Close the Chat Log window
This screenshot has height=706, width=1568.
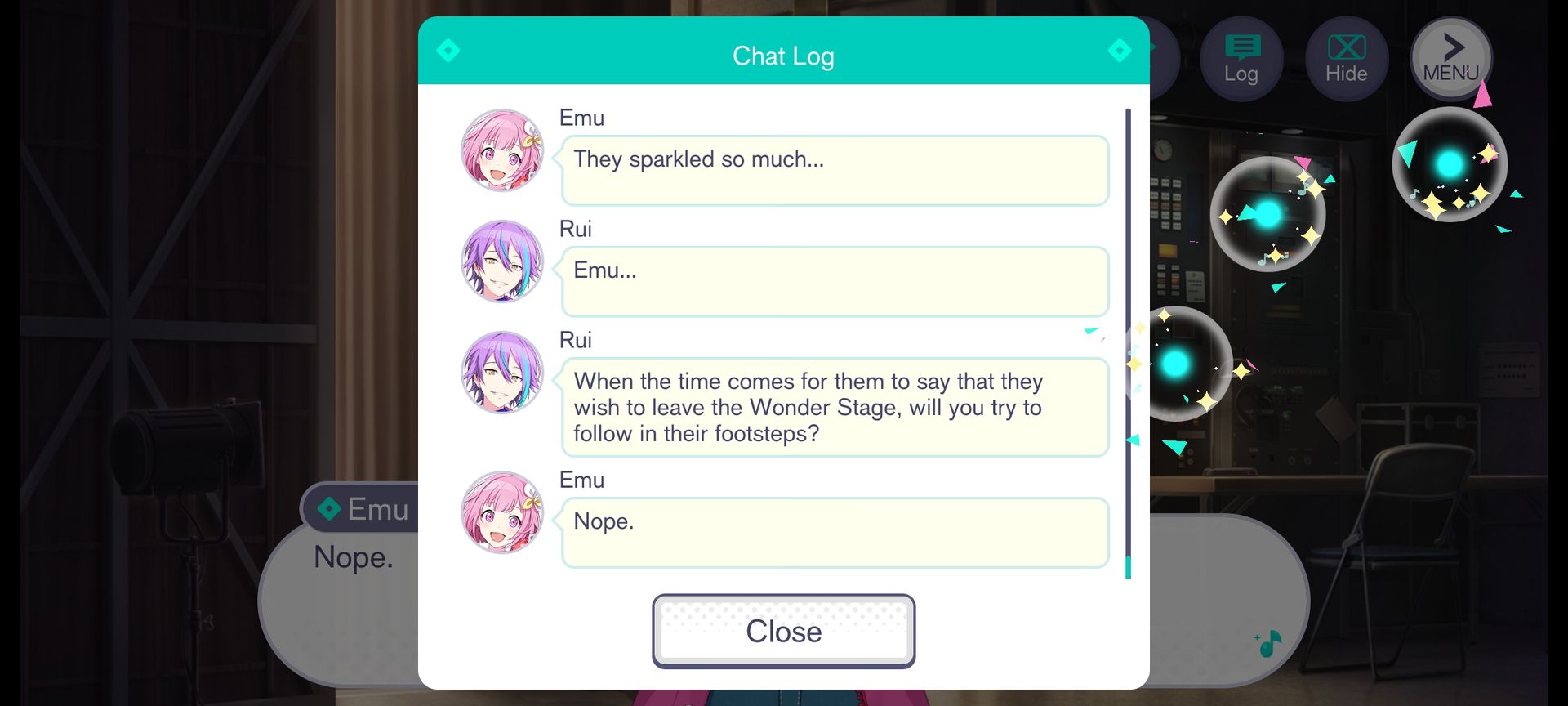pos(783,631)
